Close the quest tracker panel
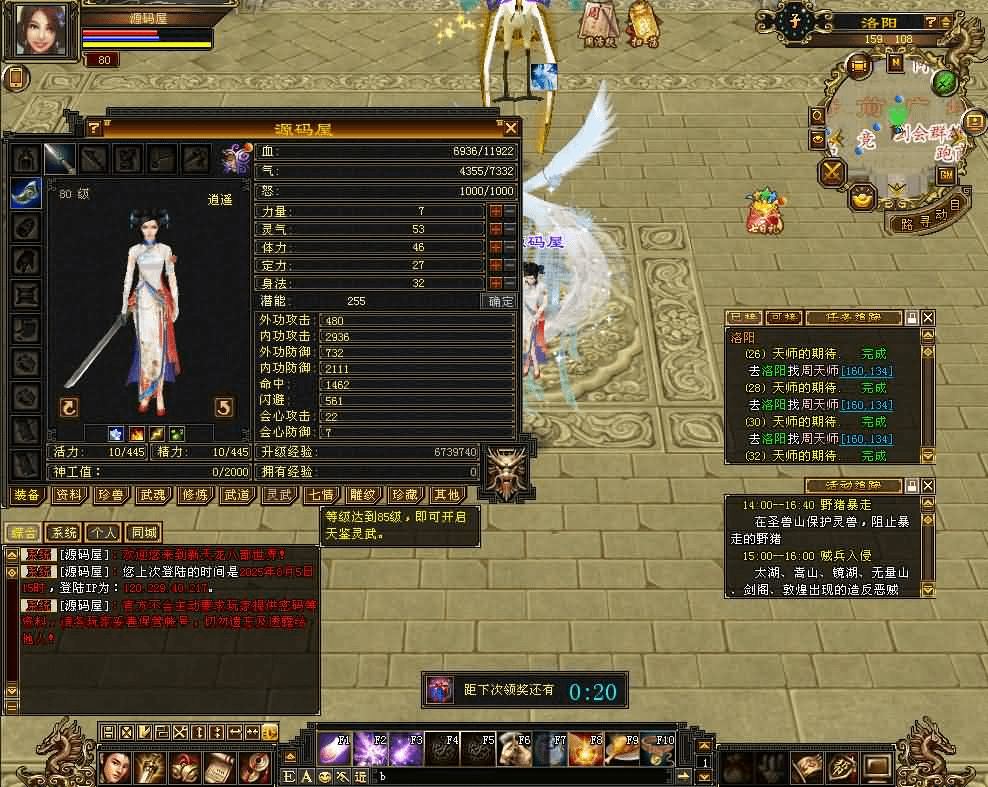This screenshot has height=787, width=988. [928, 318]
